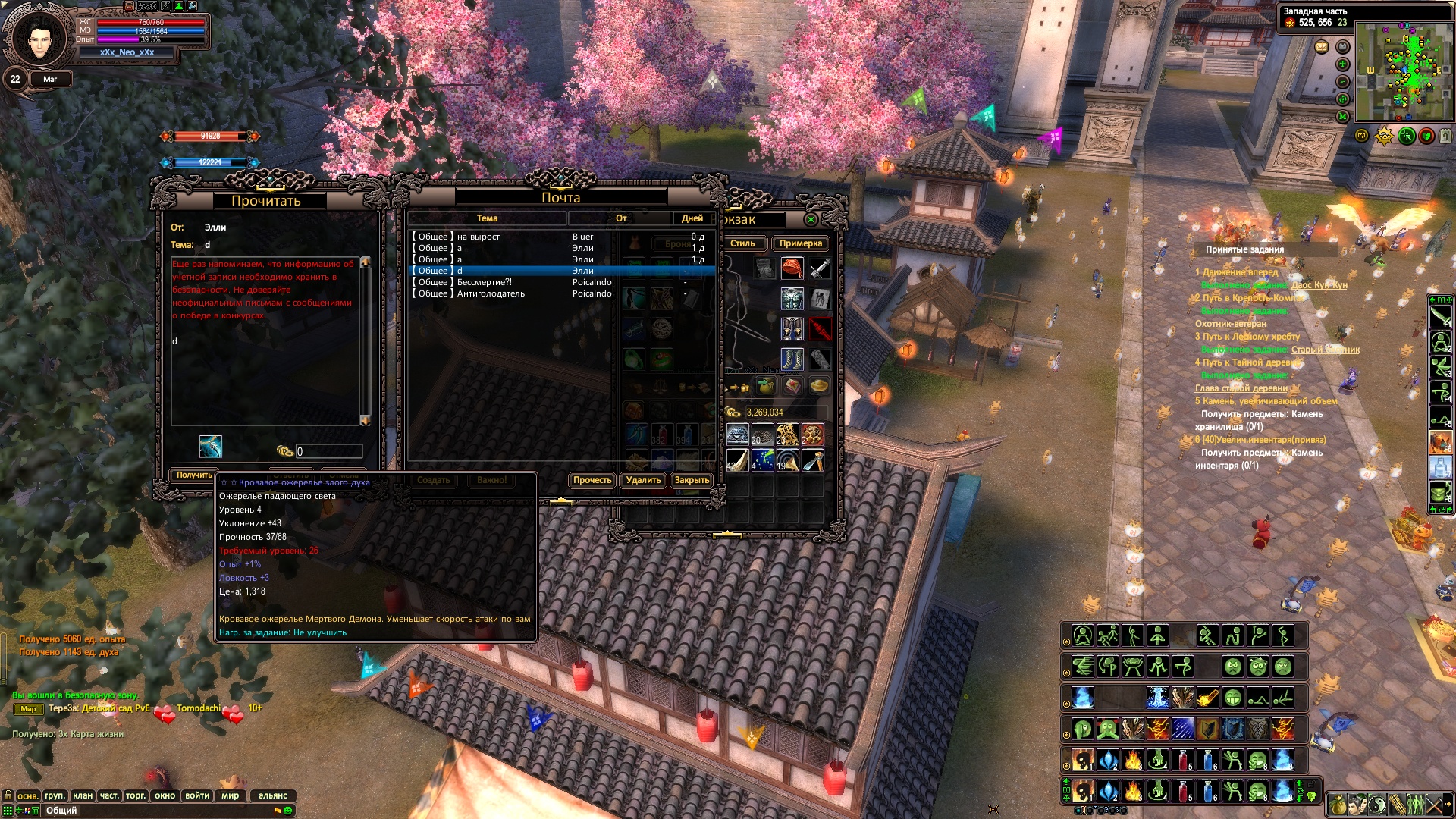Switch to the Стиль tab
1456x819 pixels.
(x=742, y=243)
